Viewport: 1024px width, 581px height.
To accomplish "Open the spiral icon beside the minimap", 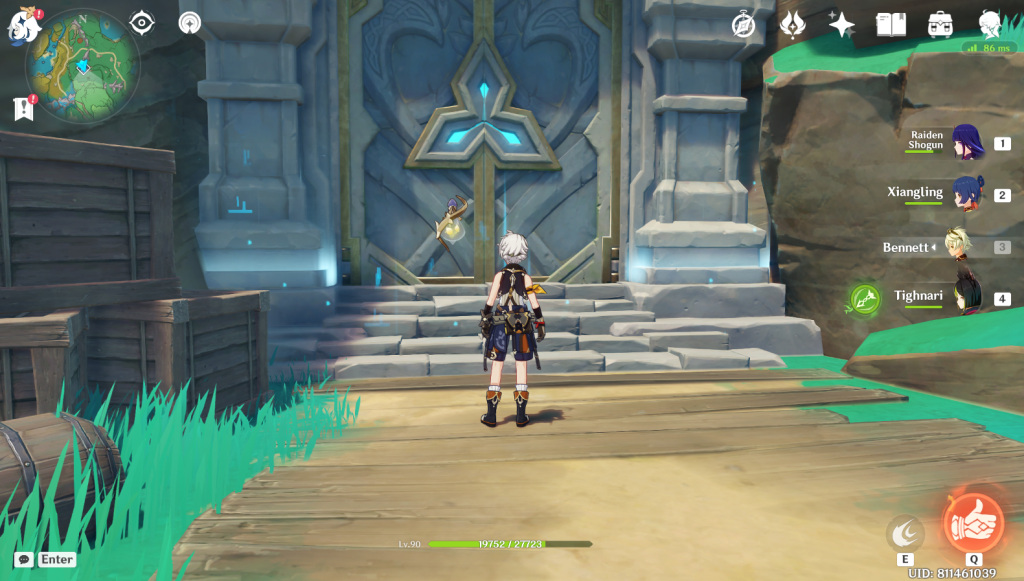I will [x=189, y=22].
